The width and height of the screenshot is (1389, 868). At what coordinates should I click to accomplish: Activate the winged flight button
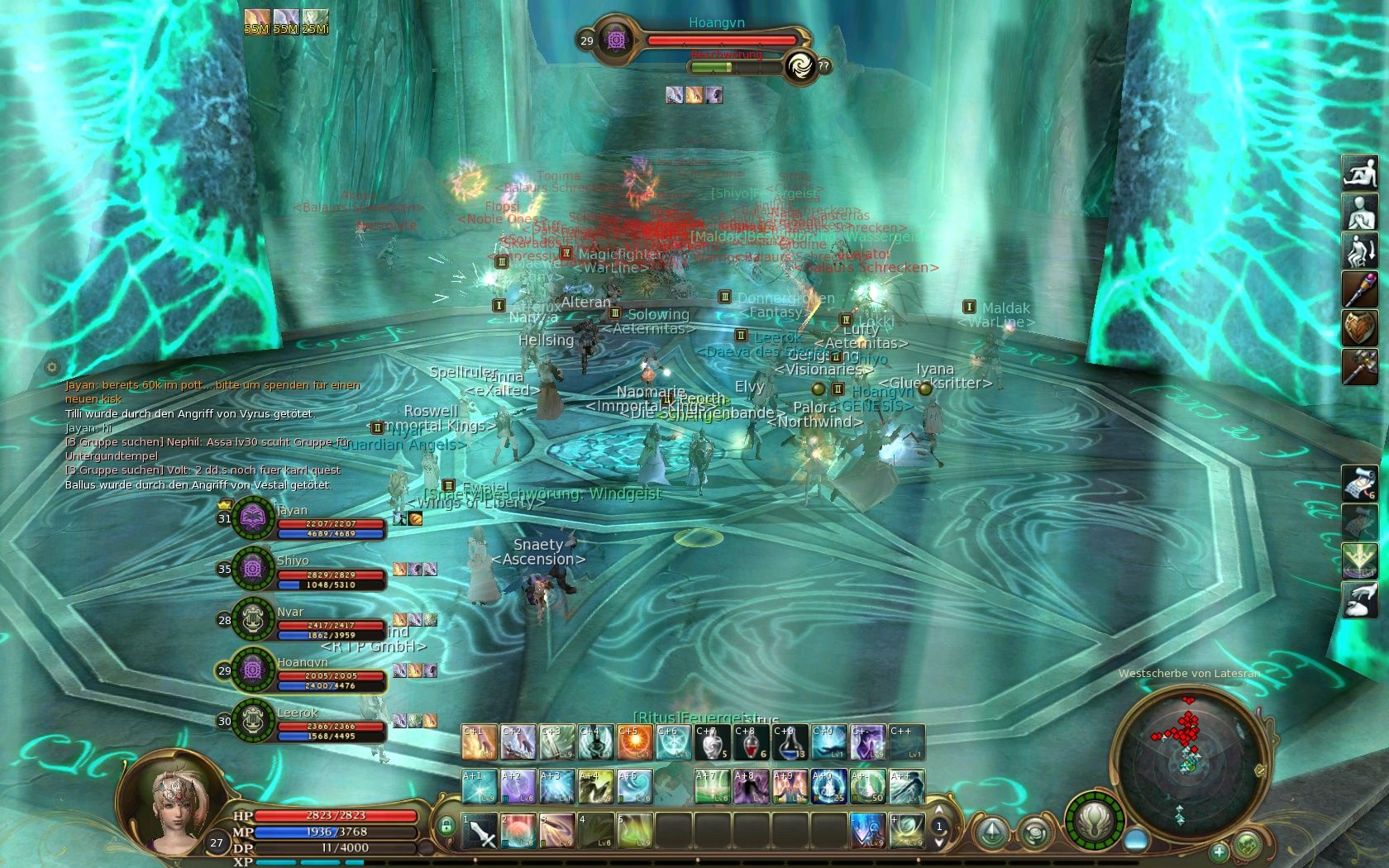tap(1095, 822)
